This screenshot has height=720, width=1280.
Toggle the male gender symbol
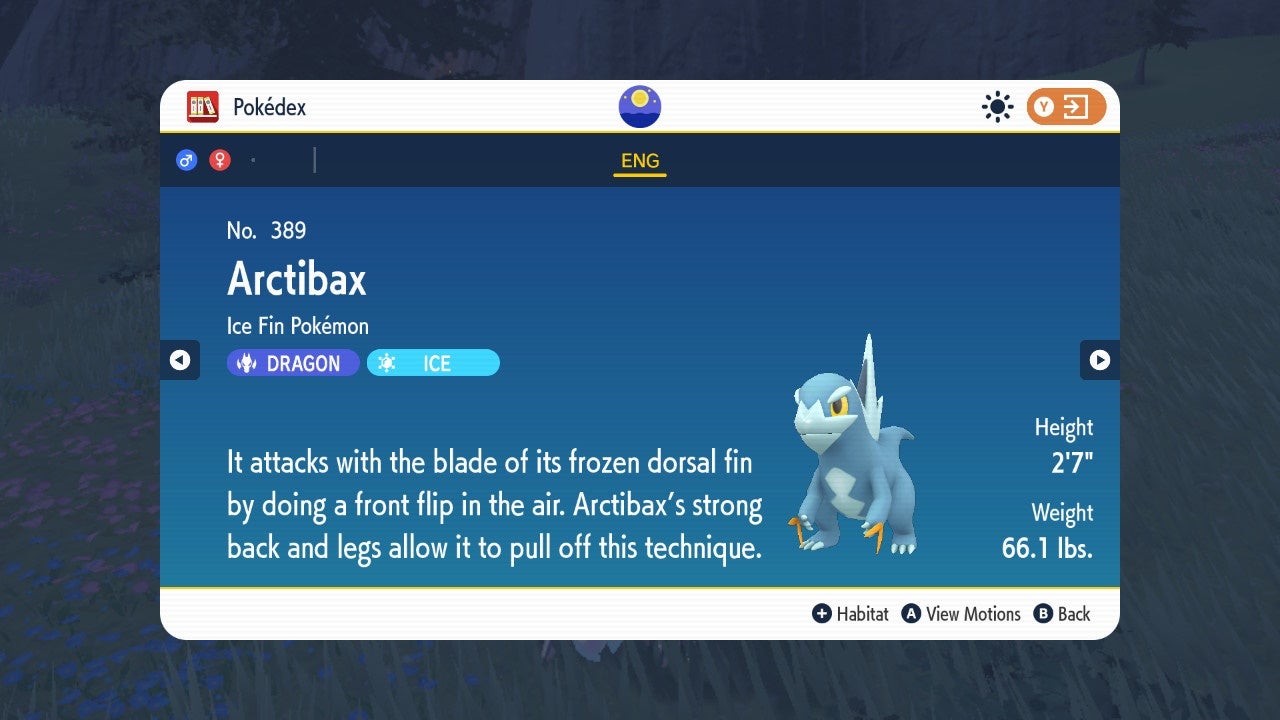click(187, 160)
